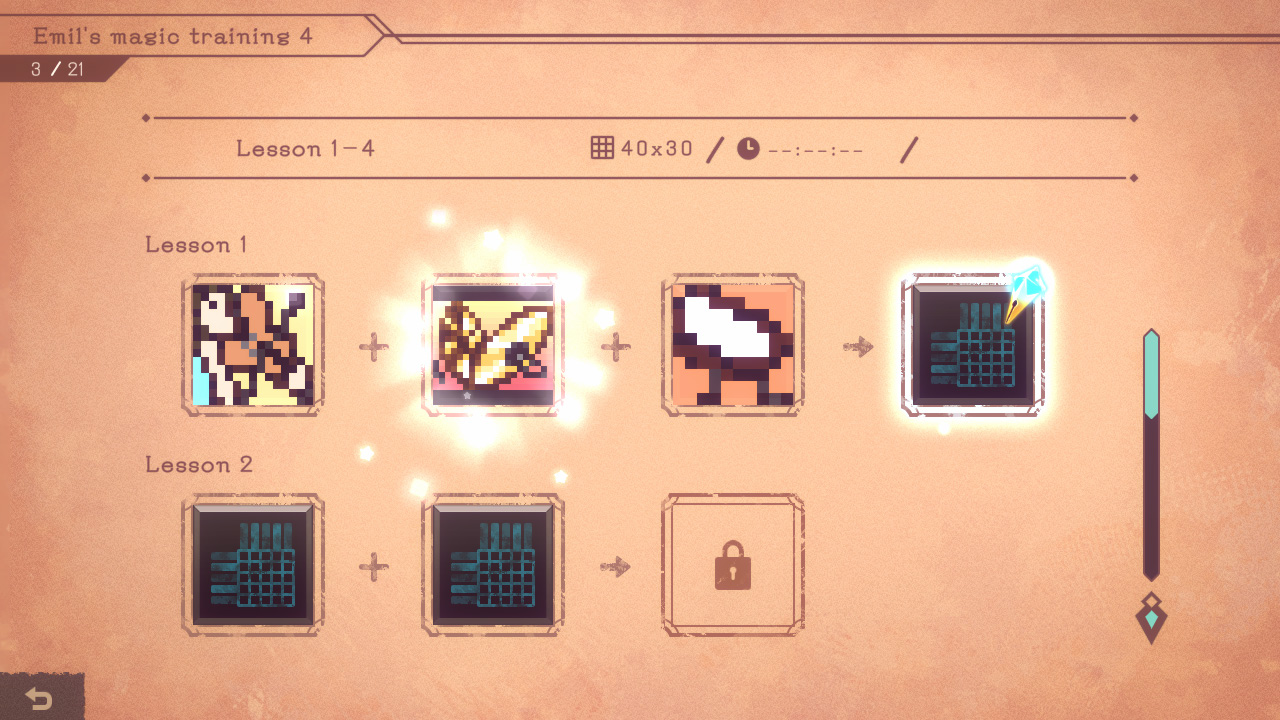Viewport: 1280px width, 720px height.
Task: Click the Emil's magic training 4 title banner
Action: (x=173, y=36)
